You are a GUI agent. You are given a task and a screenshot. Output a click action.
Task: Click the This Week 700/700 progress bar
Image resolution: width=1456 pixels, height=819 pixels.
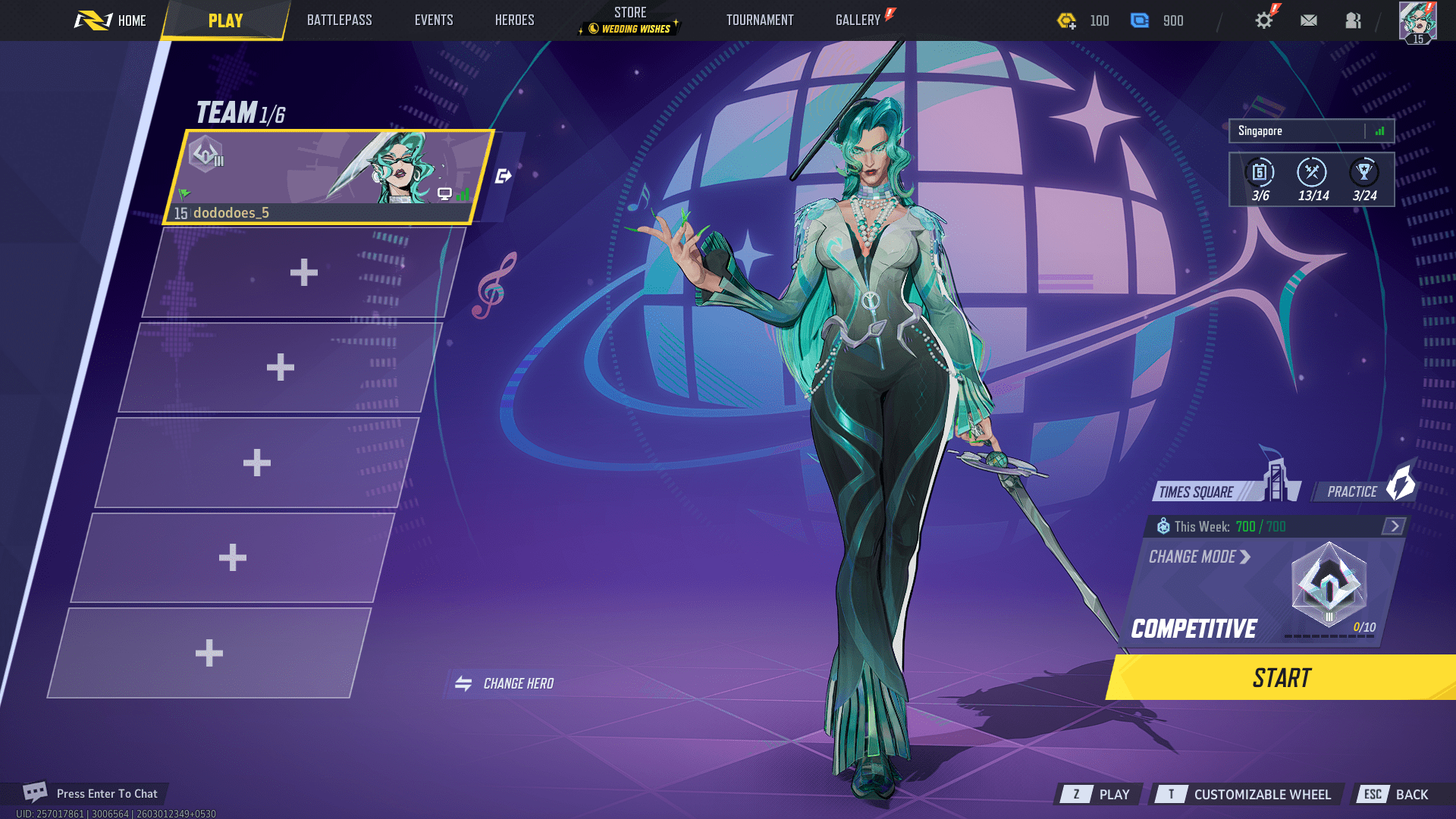pos(1244,526)
